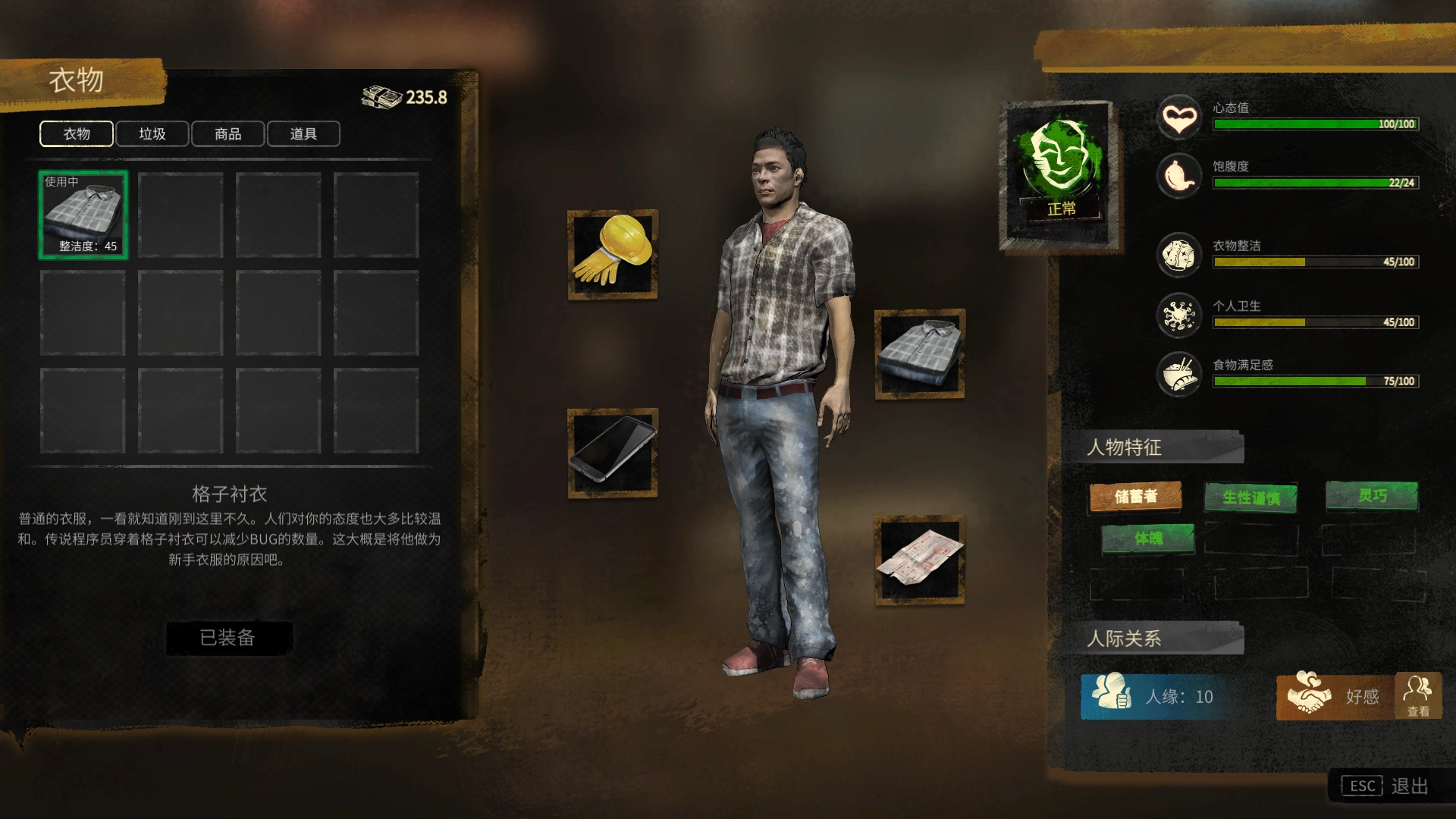Exit the screen via 退出
This screenshot has width=1456, height=819.
coord(1391,786)
